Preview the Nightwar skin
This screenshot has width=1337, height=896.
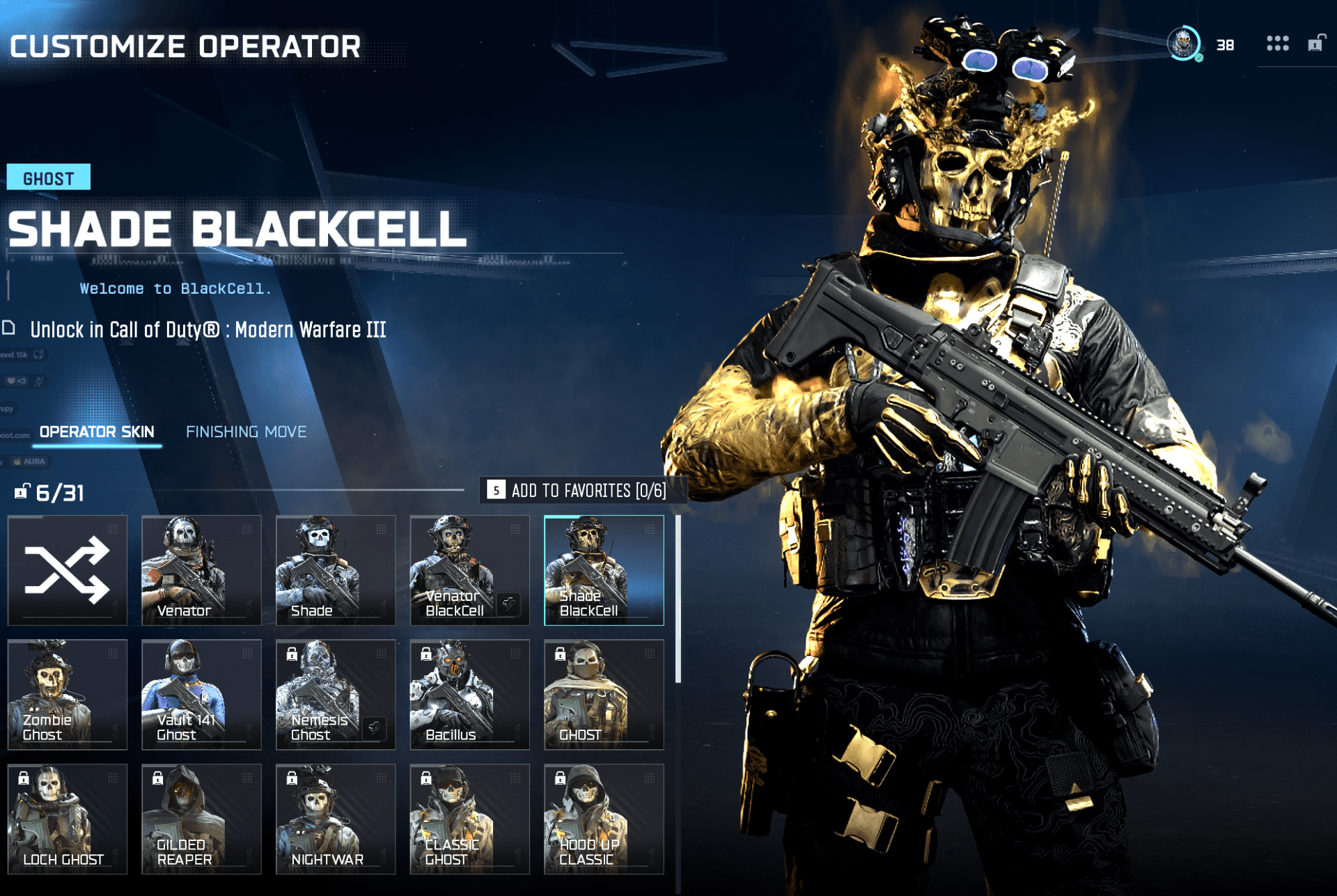336,819
